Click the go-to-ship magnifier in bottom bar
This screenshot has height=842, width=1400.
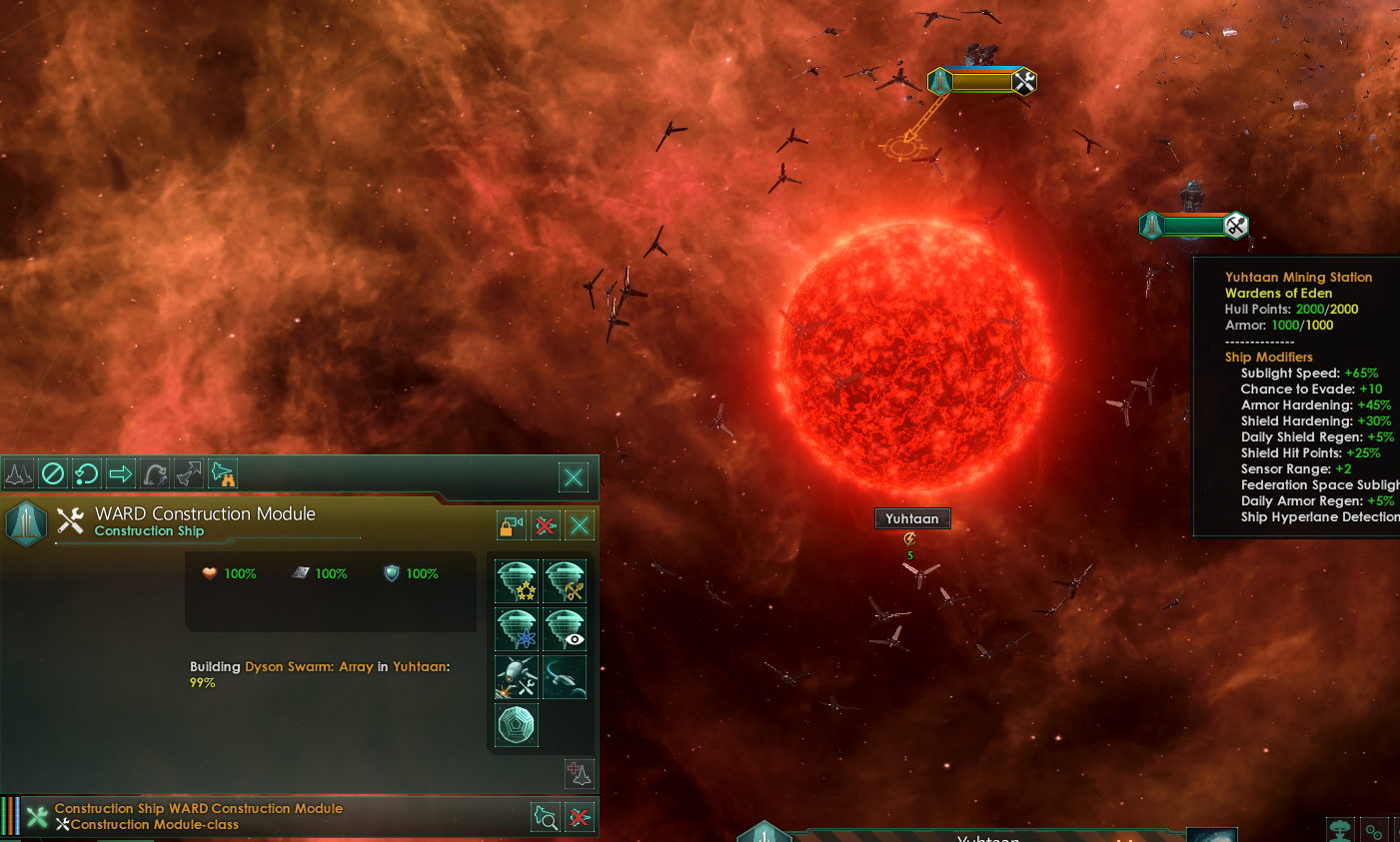coord(546,817)
